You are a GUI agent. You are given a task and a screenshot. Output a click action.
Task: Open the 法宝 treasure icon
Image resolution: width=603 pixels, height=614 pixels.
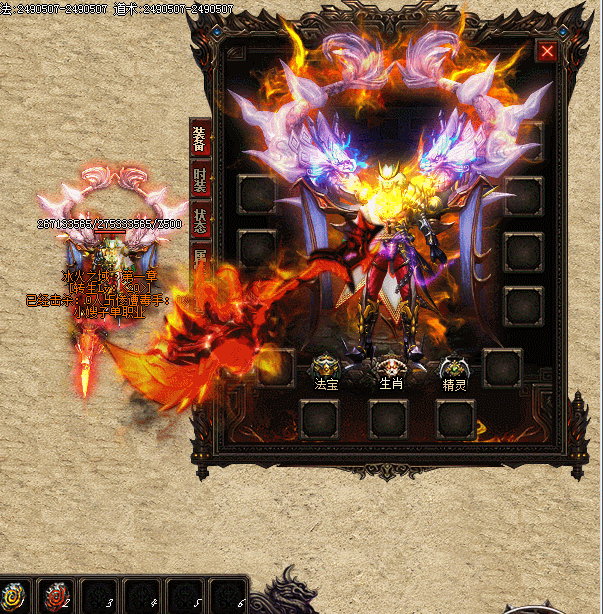pyautogui.click(x=326, y=368)
